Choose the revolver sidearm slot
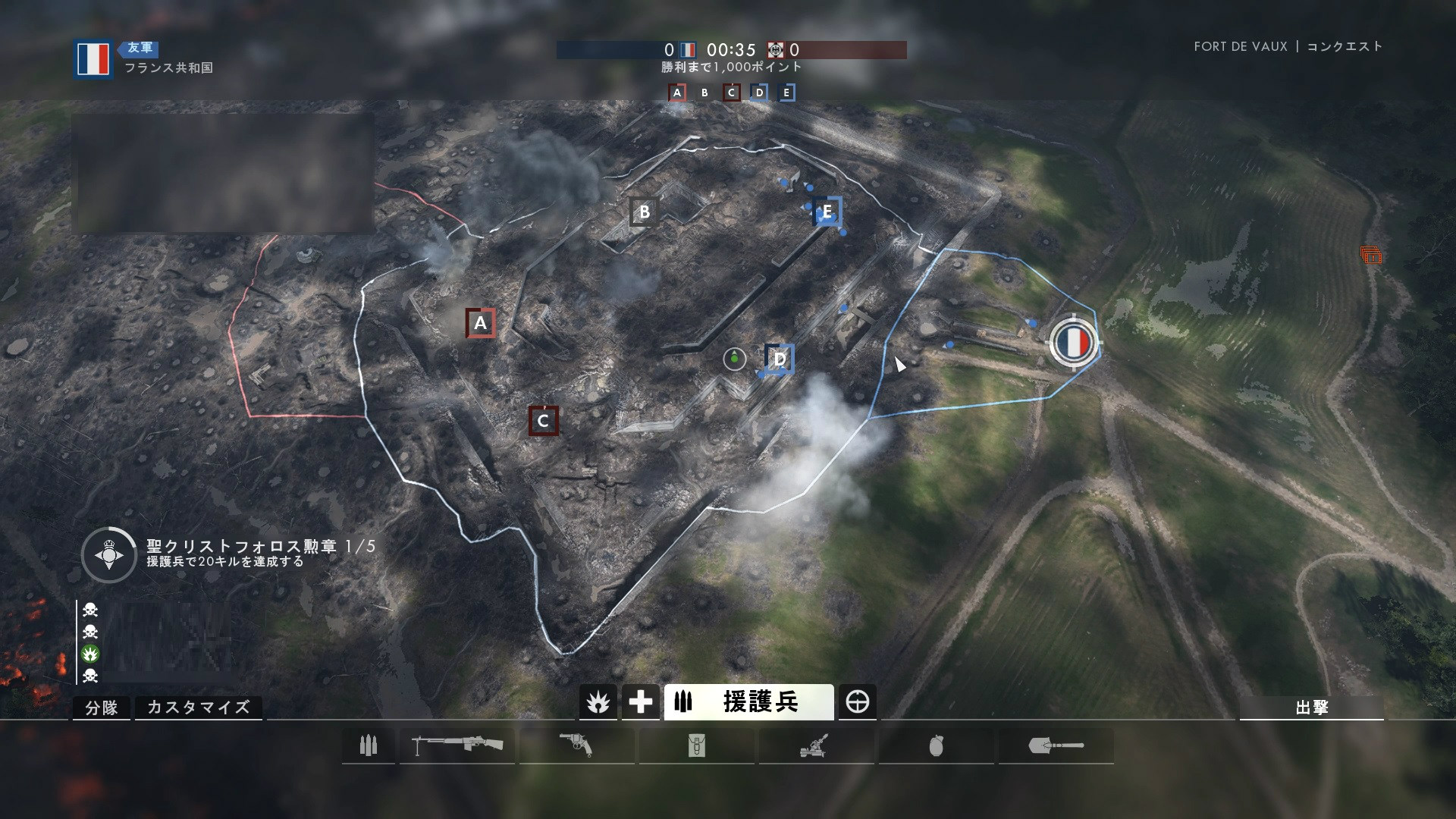1456x819 pixels. coord(576,746)
